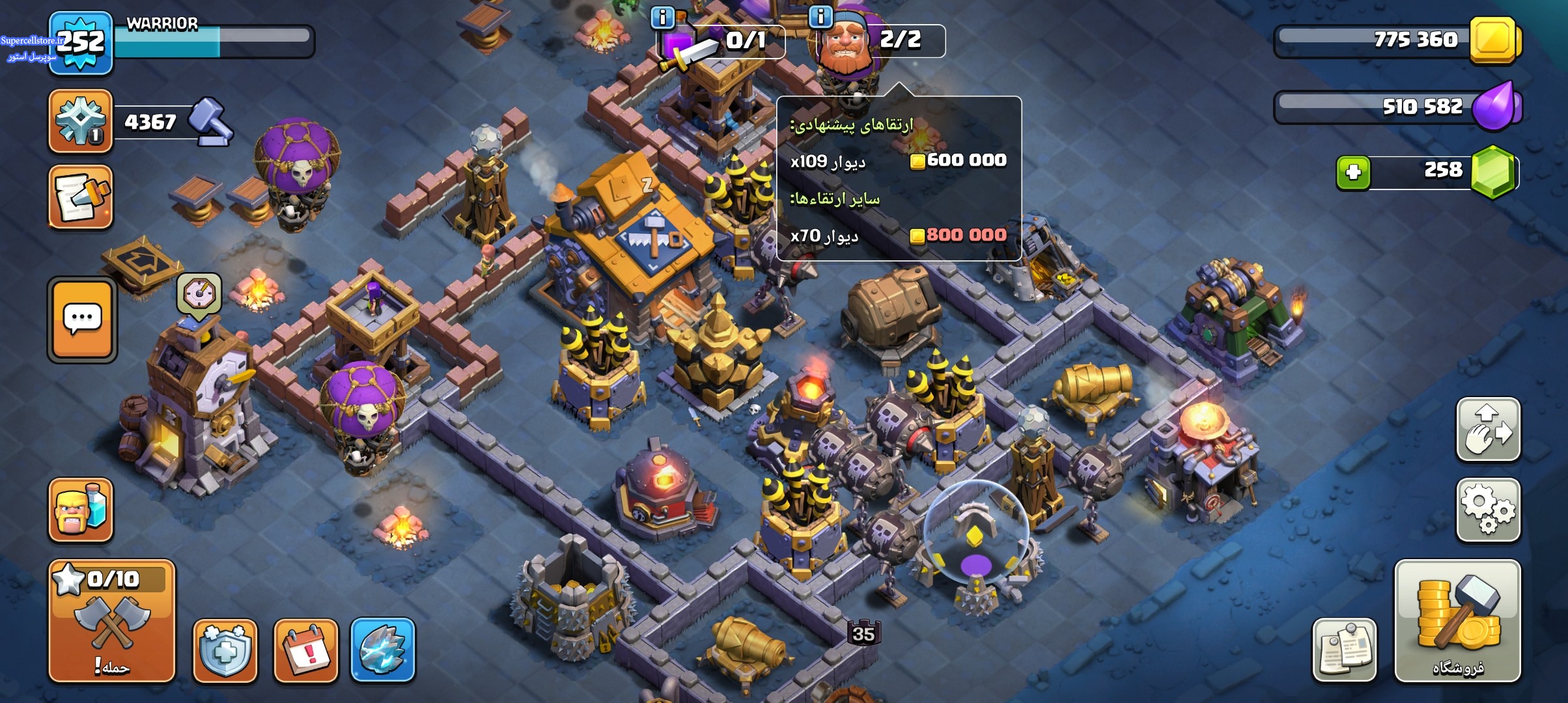Open the scroll and hammer button
The image size is (1568, 703).
[x=81, y=197]
